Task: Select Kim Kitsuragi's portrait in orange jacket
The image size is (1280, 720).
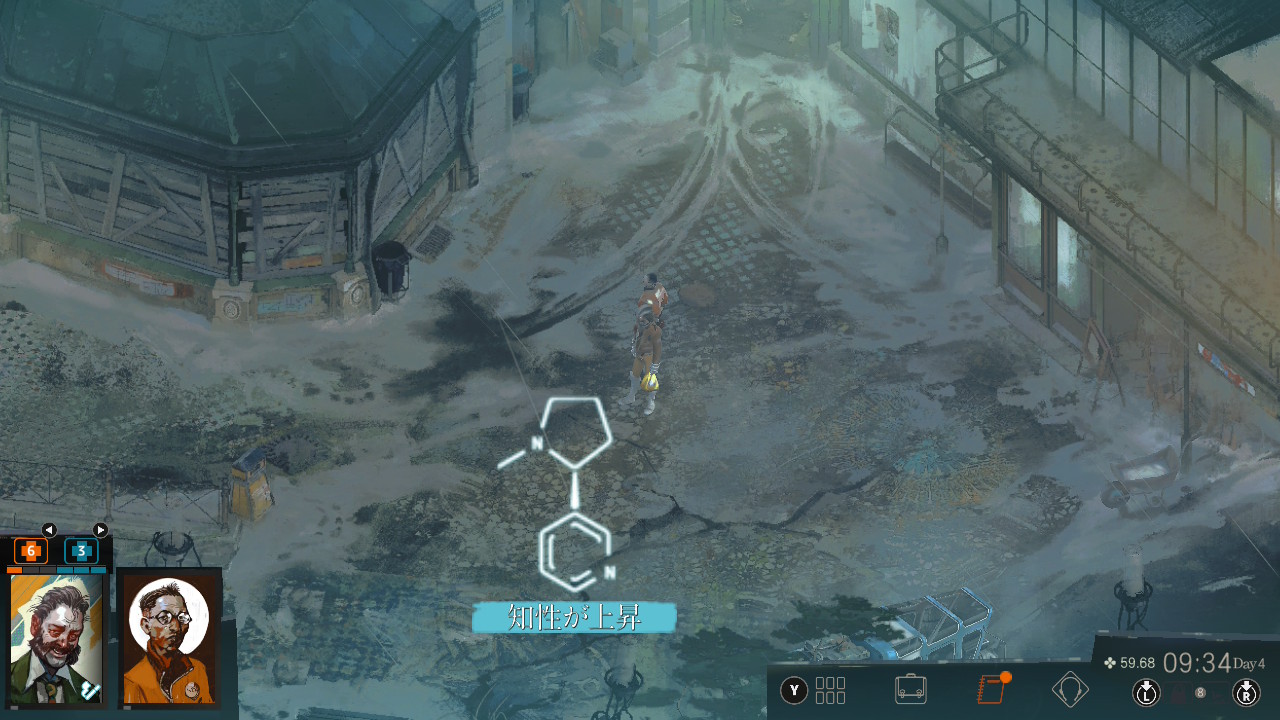Action: (169, 637)
